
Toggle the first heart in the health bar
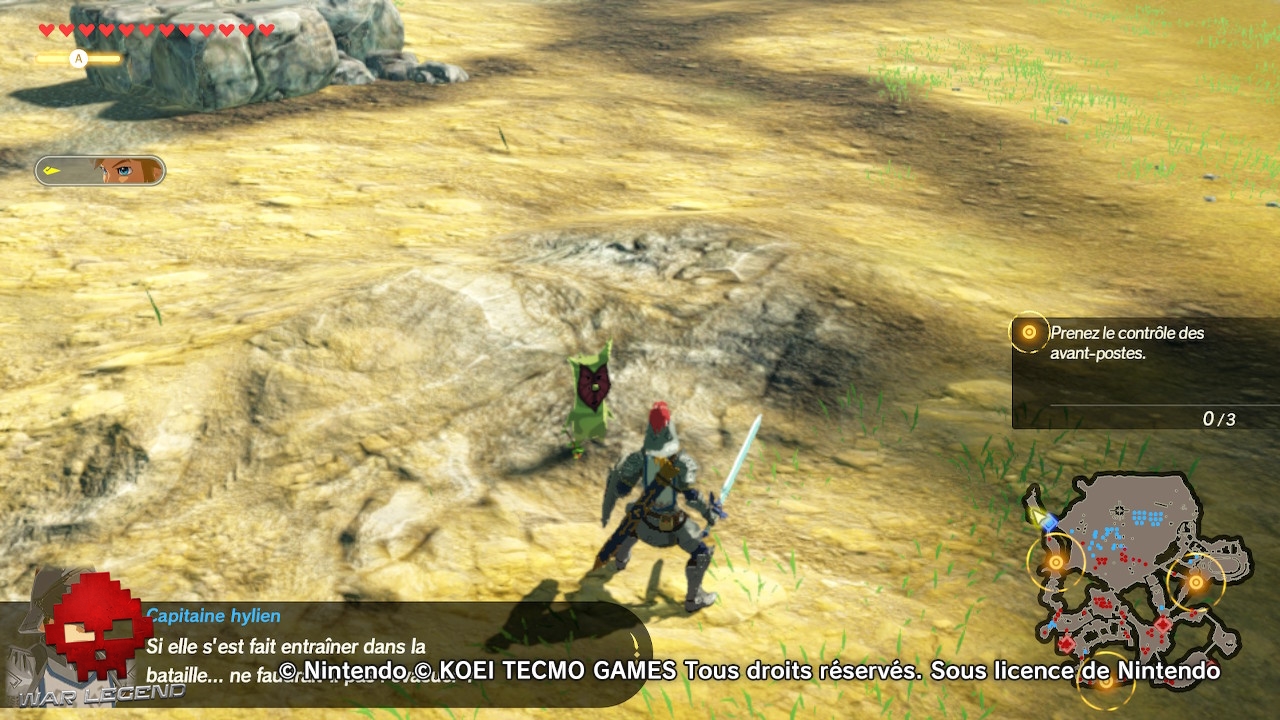pyautogui.click(x=47, y=29)
